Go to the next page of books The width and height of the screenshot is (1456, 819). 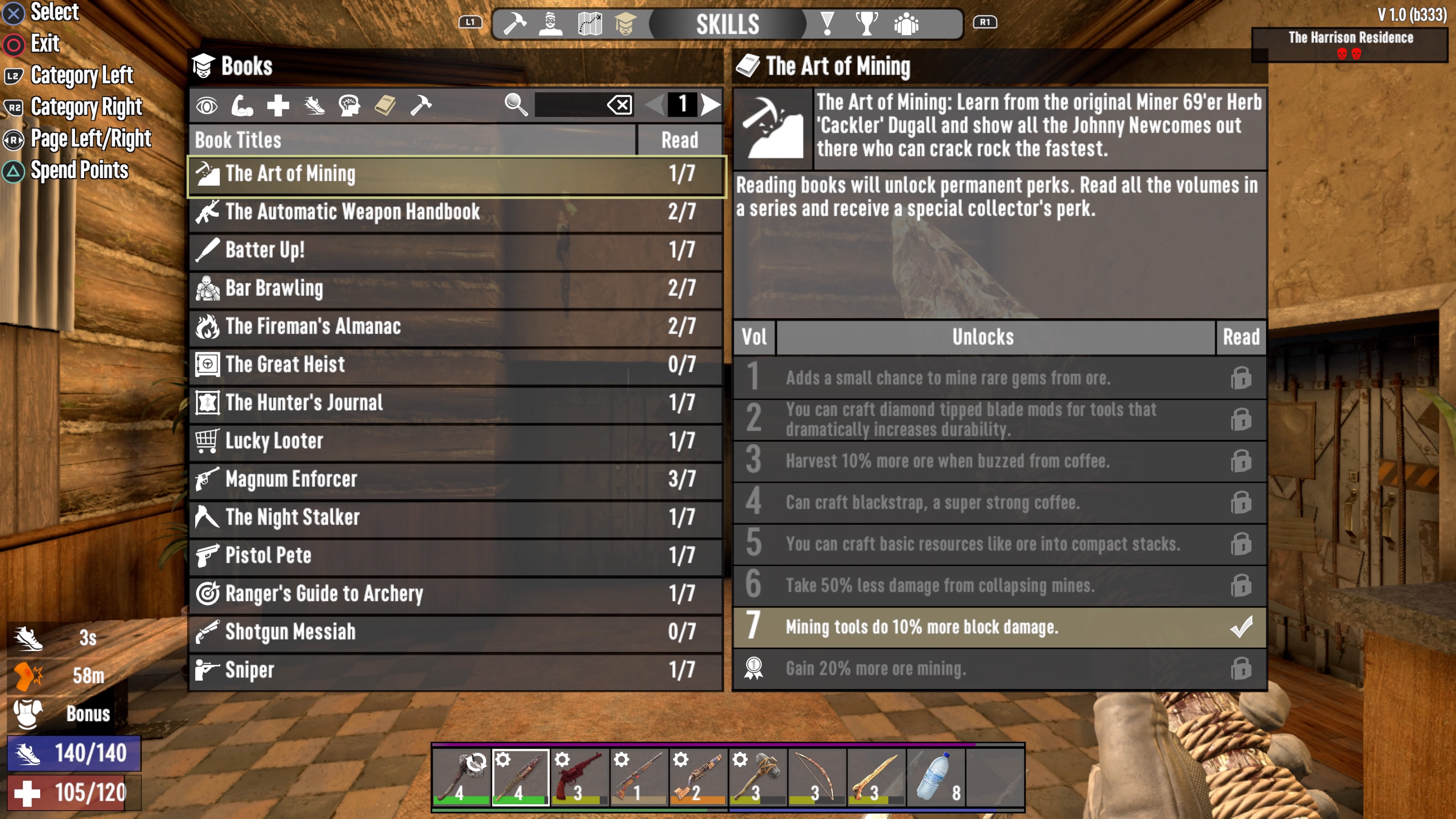(x=710, y=105)
